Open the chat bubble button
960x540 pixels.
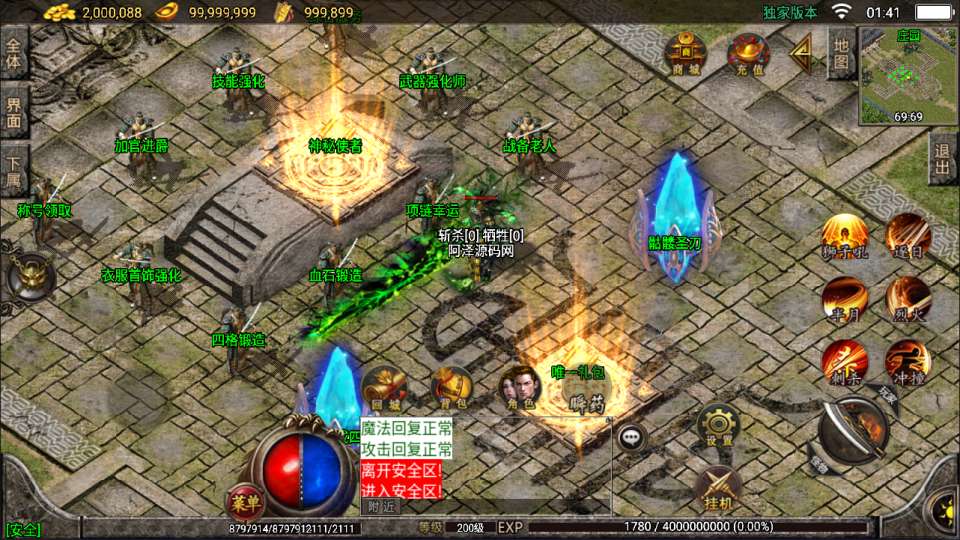[630, 437]
